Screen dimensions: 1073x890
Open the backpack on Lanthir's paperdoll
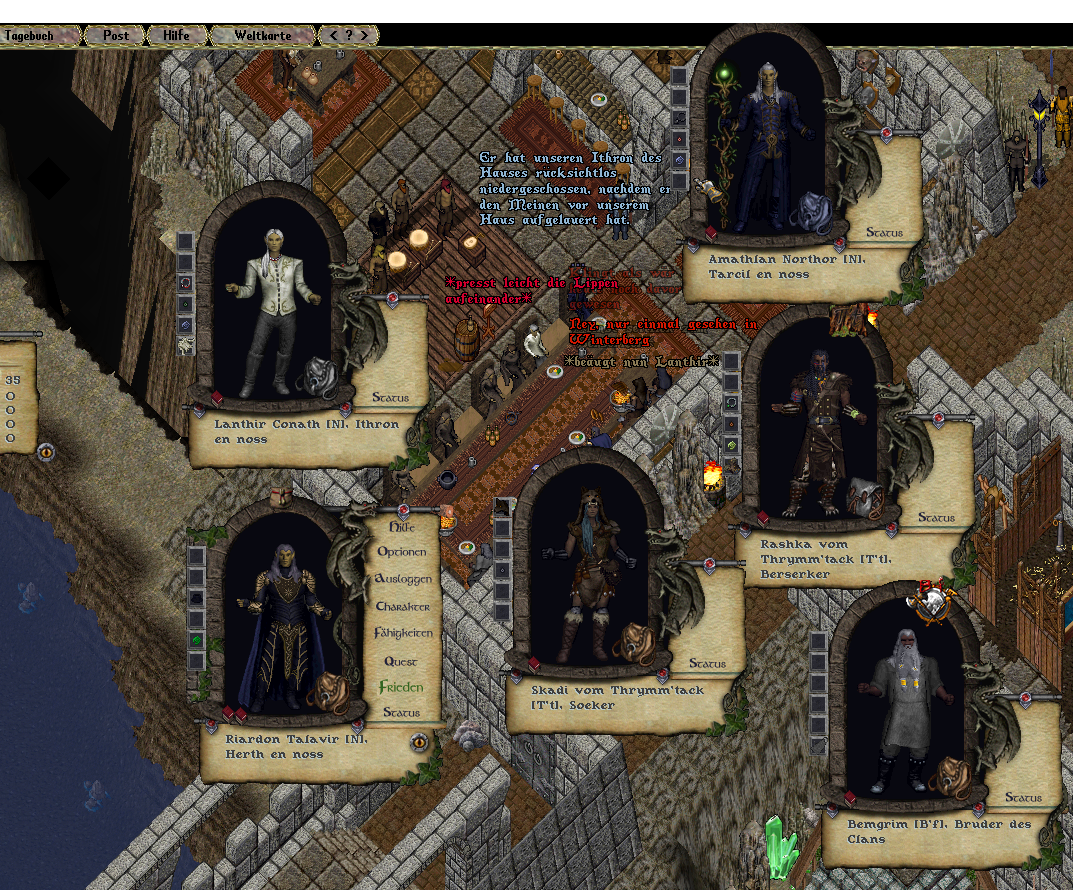point(318,377)
